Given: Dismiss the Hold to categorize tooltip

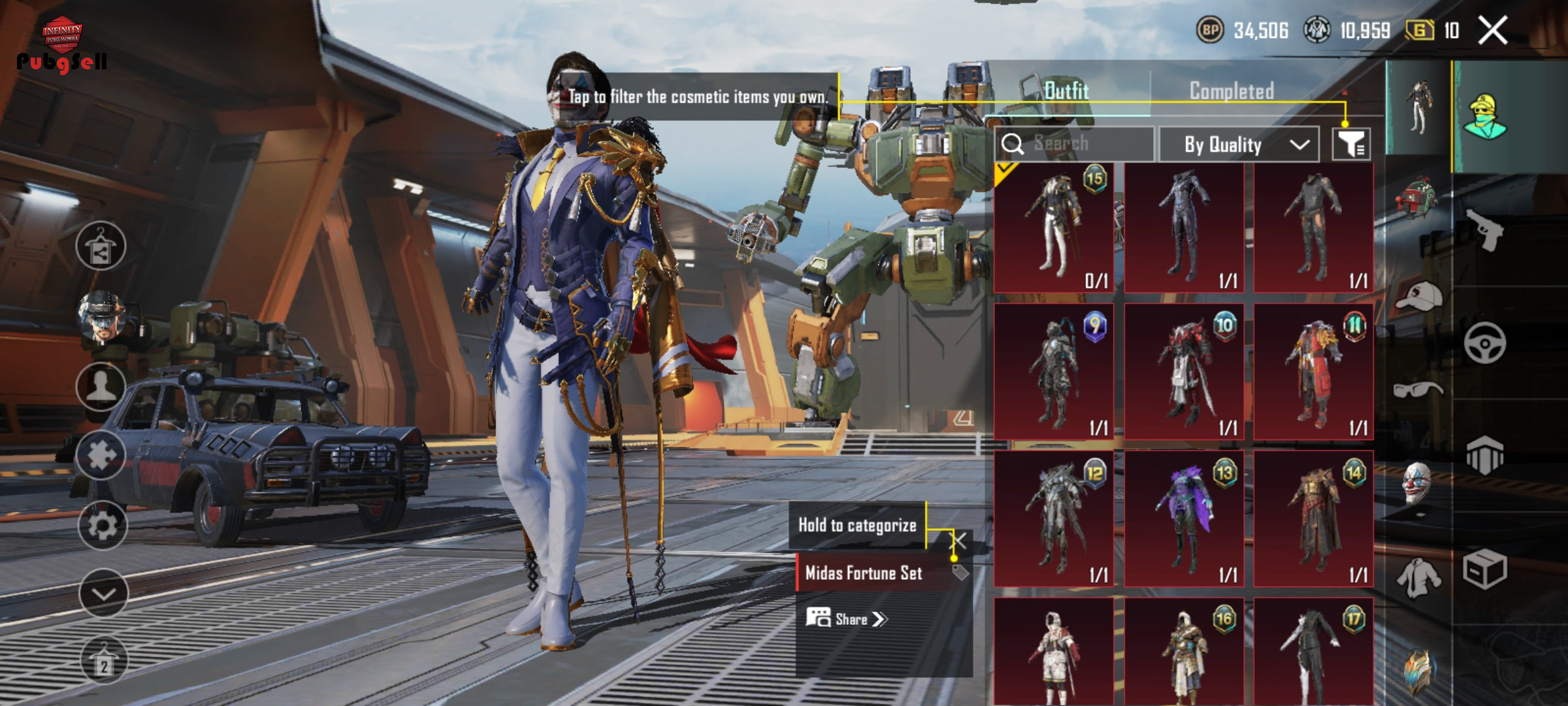Looking at the screenshot, I should tap(958, 541).
